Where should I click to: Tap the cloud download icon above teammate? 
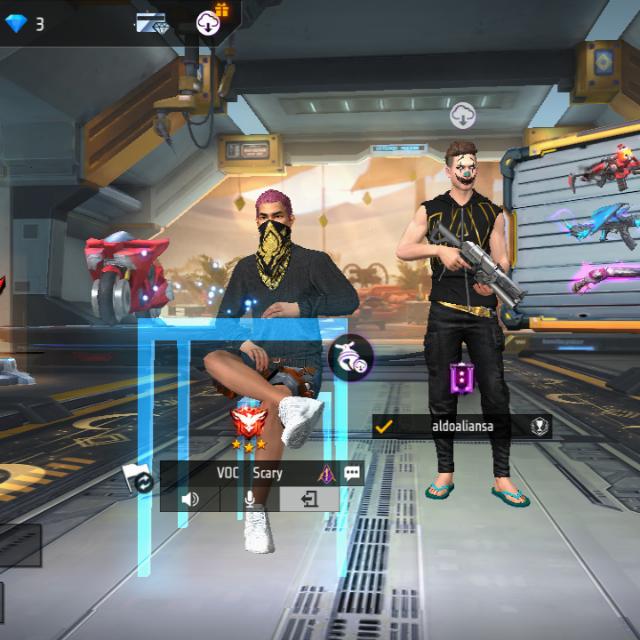point(462,115)
